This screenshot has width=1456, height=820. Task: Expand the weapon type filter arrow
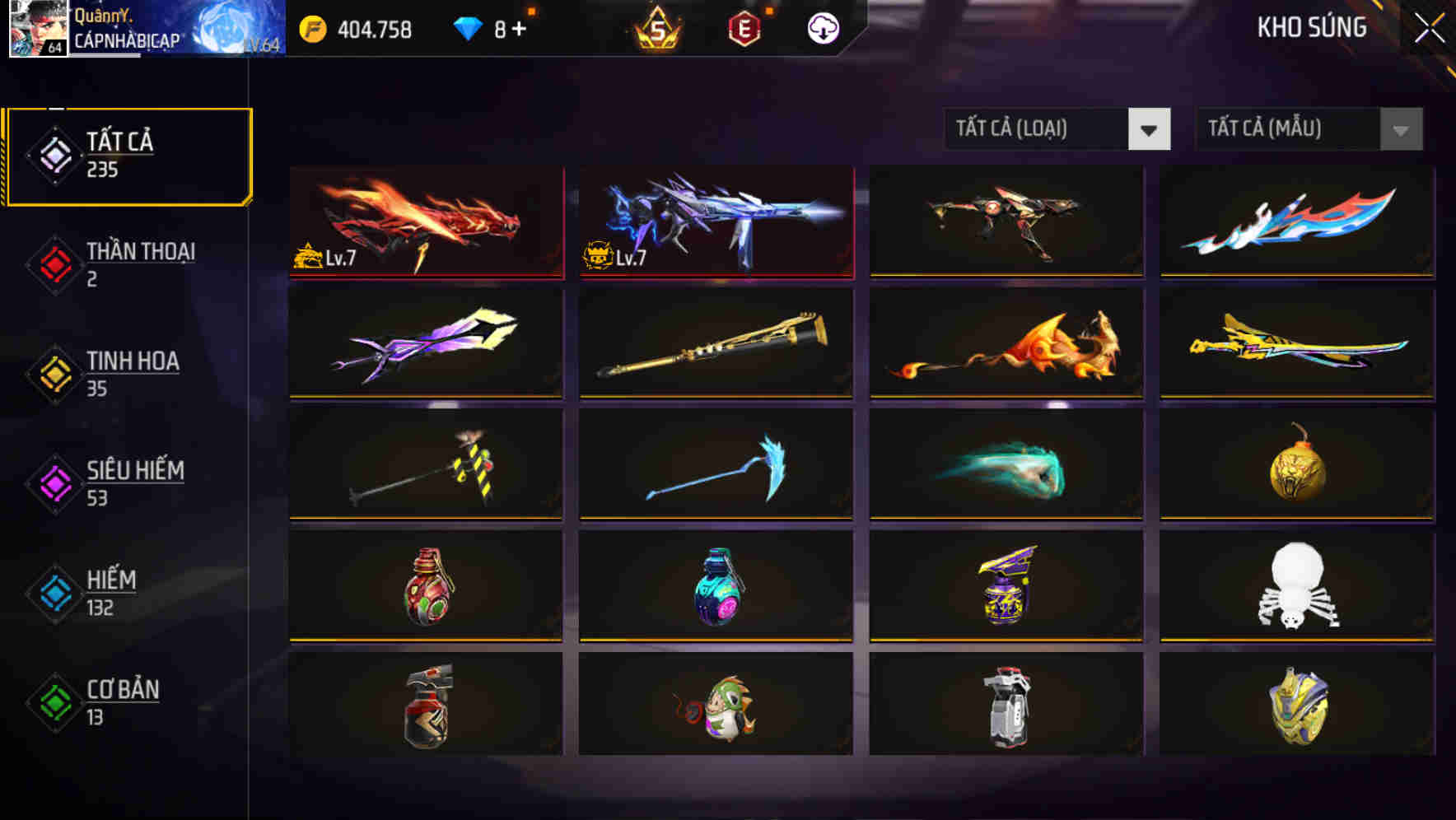(1150, 129)
